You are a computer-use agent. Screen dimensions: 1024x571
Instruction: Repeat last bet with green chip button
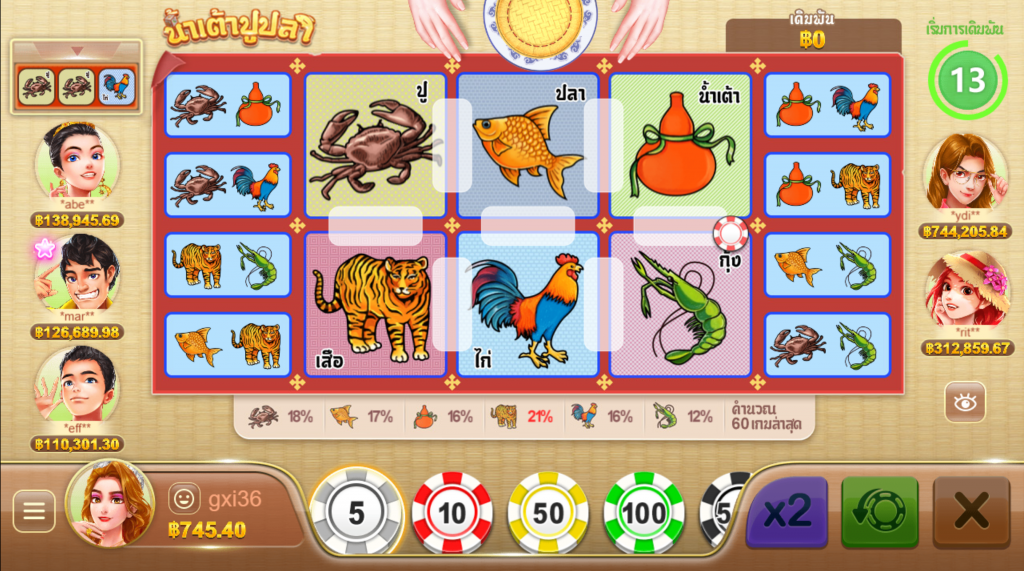pyautogui.click(x=879, y=512)
